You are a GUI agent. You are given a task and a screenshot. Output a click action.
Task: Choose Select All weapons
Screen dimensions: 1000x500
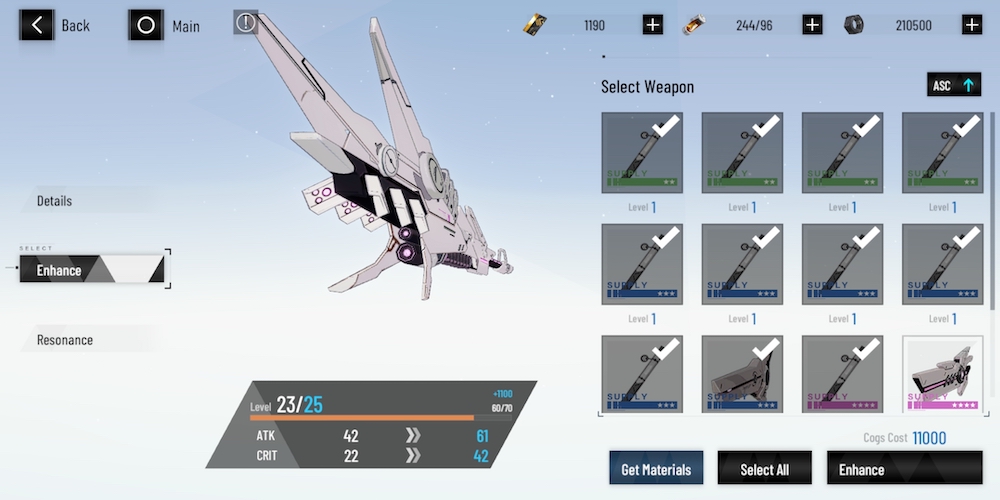pos(764,469)
